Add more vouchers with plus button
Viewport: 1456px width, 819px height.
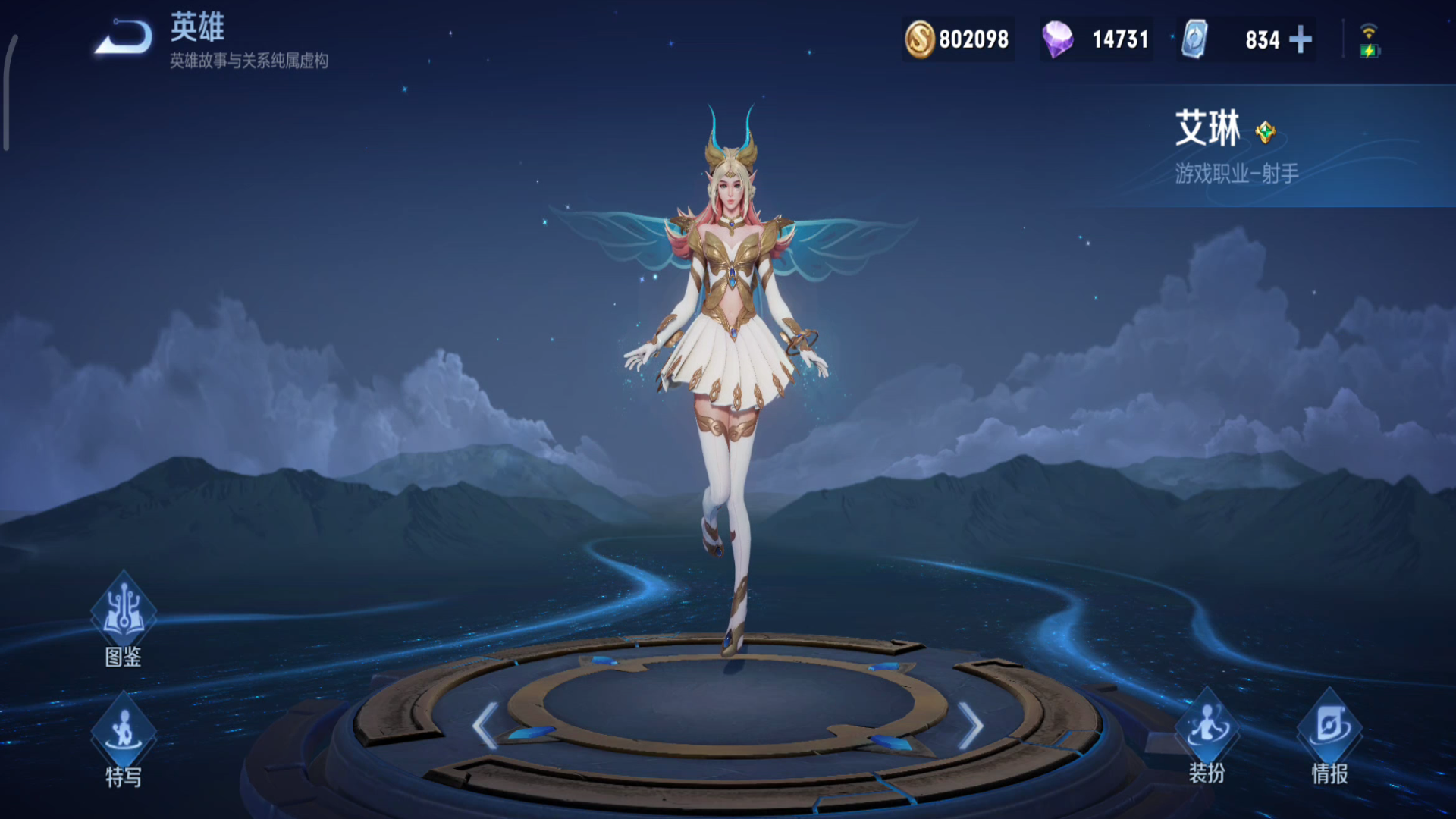[1301, 39]
